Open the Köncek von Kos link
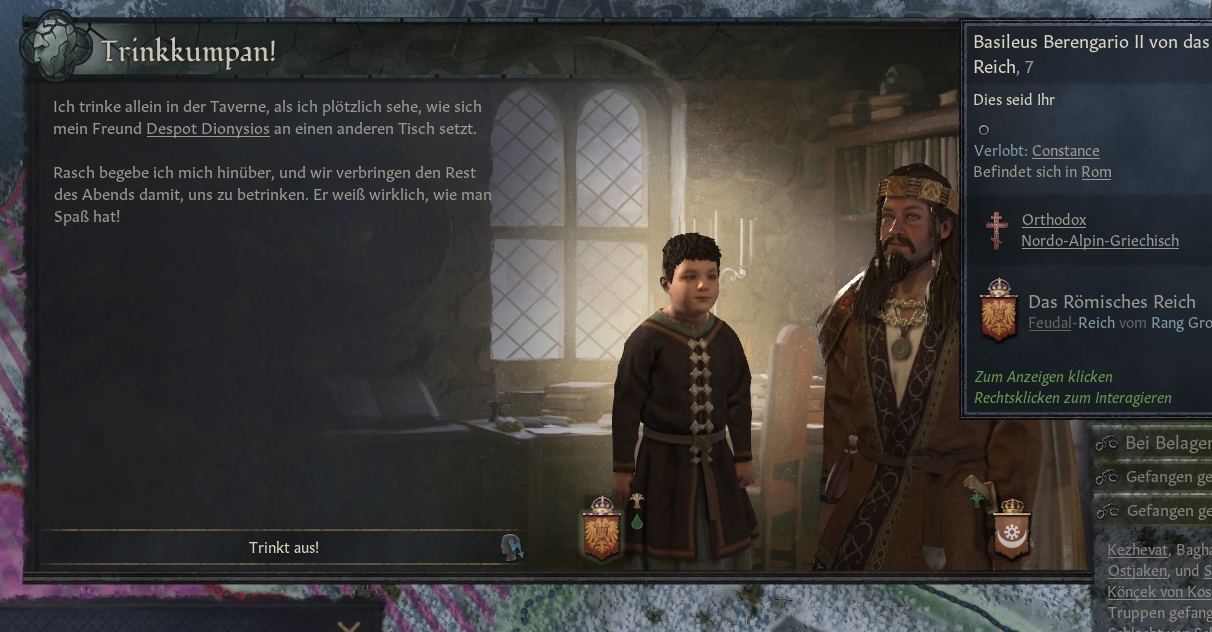The image size is (1212, 632). pos(1159,592)
